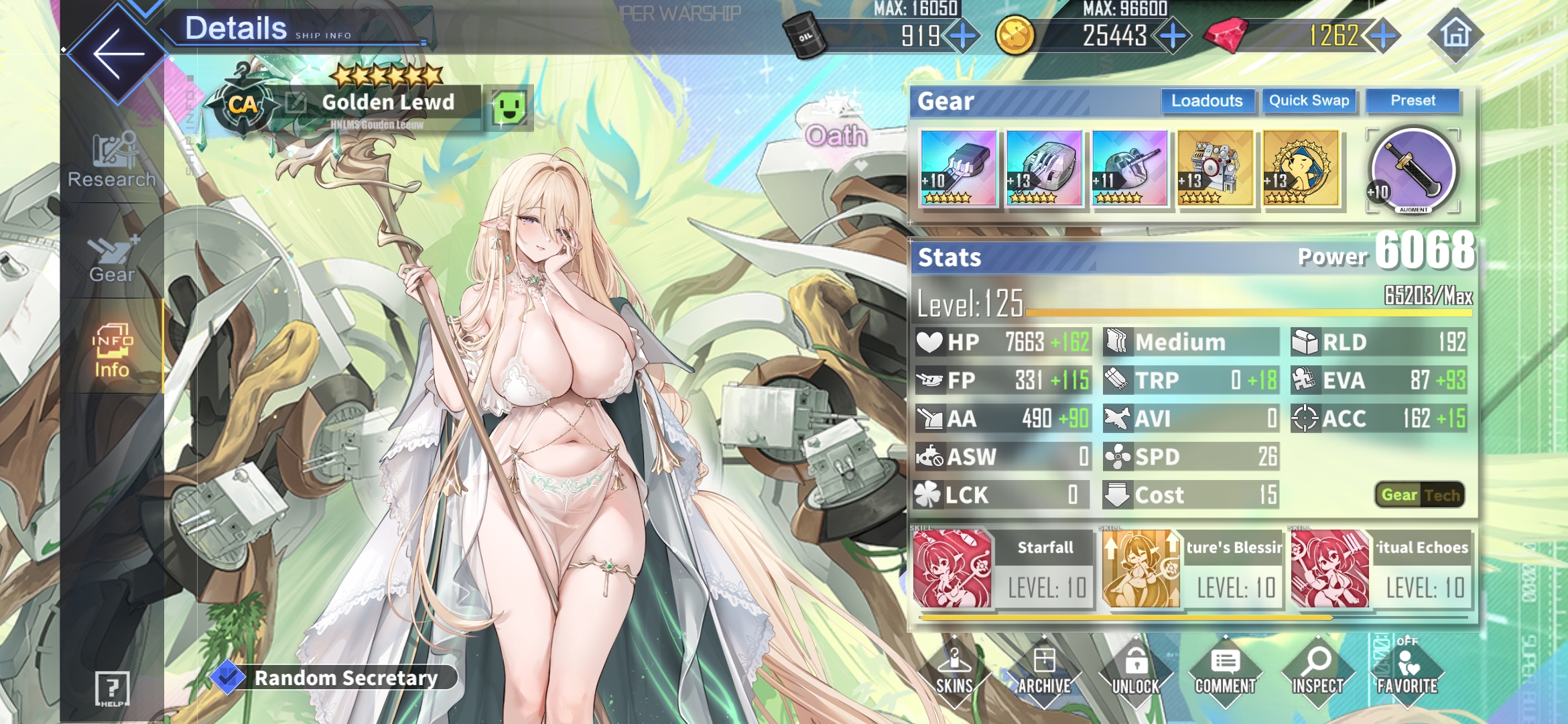Screen dimensions: 1568x724
Task: Return to the home screen
Action: coord(1455,34)
